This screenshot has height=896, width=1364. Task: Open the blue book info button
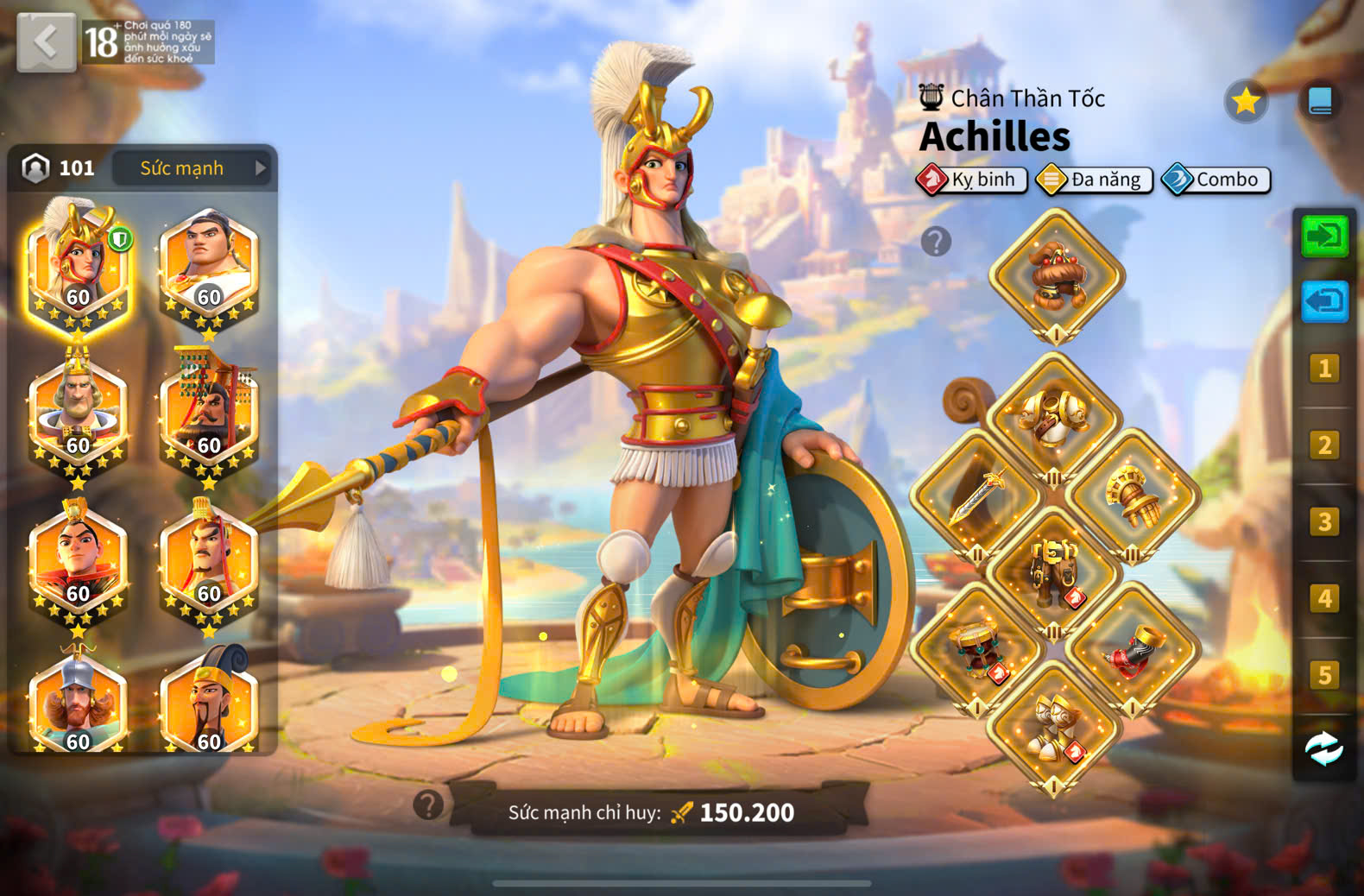(1320, 102)
